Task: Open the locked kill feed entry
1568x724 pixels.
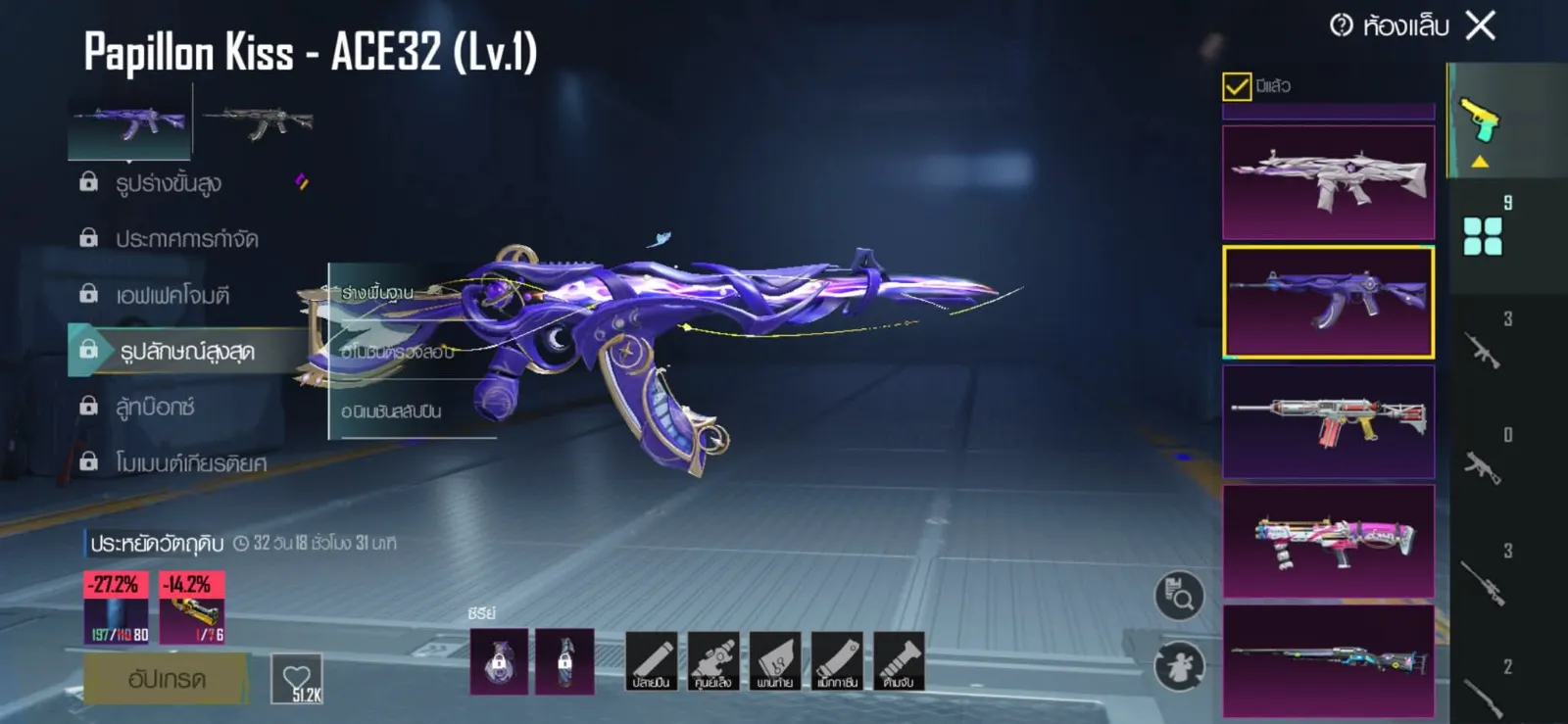Action: [x=186, y=239]
